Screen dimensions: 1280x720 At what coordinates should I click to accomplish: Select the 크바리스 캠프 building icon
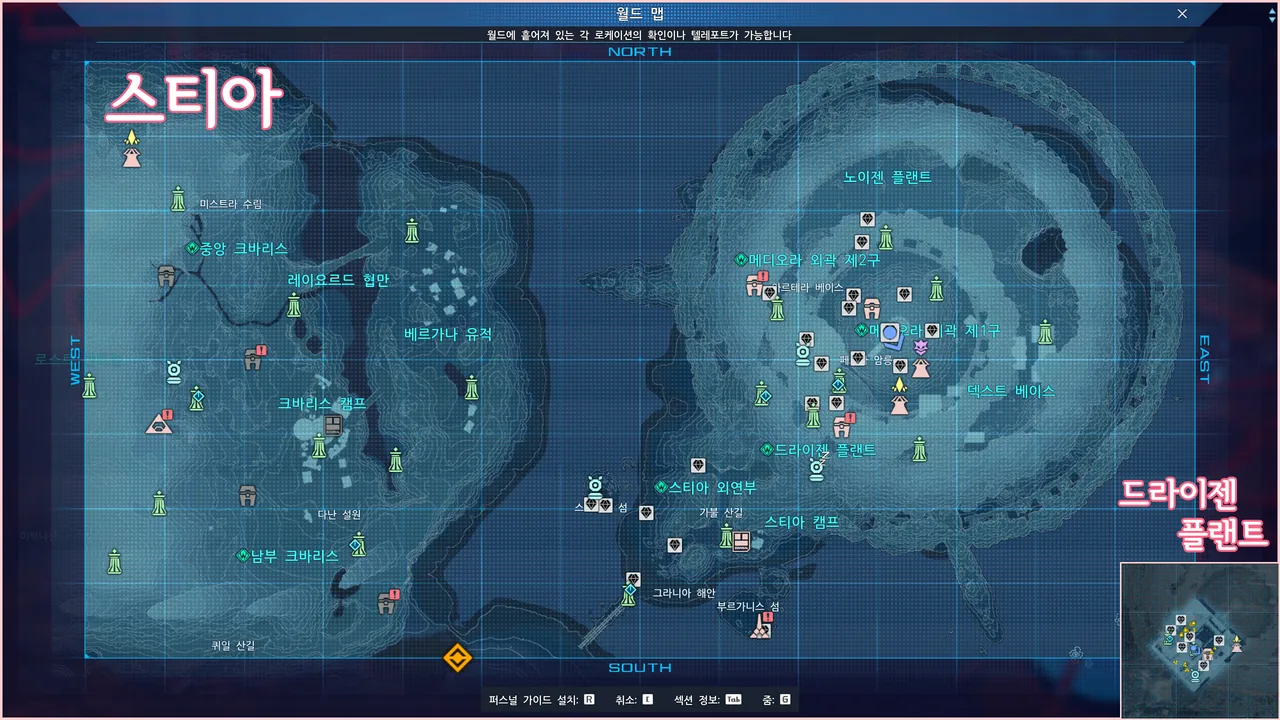tap(333, 426)
